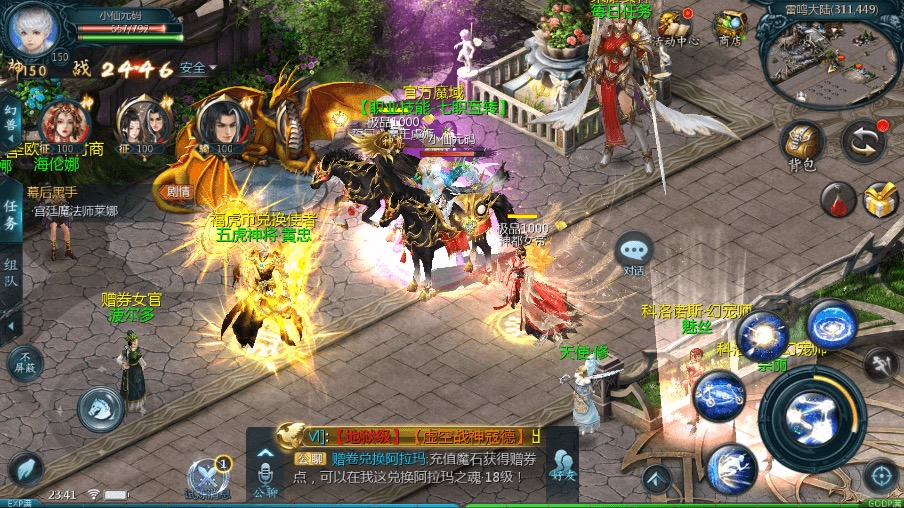Open the golden gift box
The height and width of the screenshot is (508, 904).
pos(881,200)
